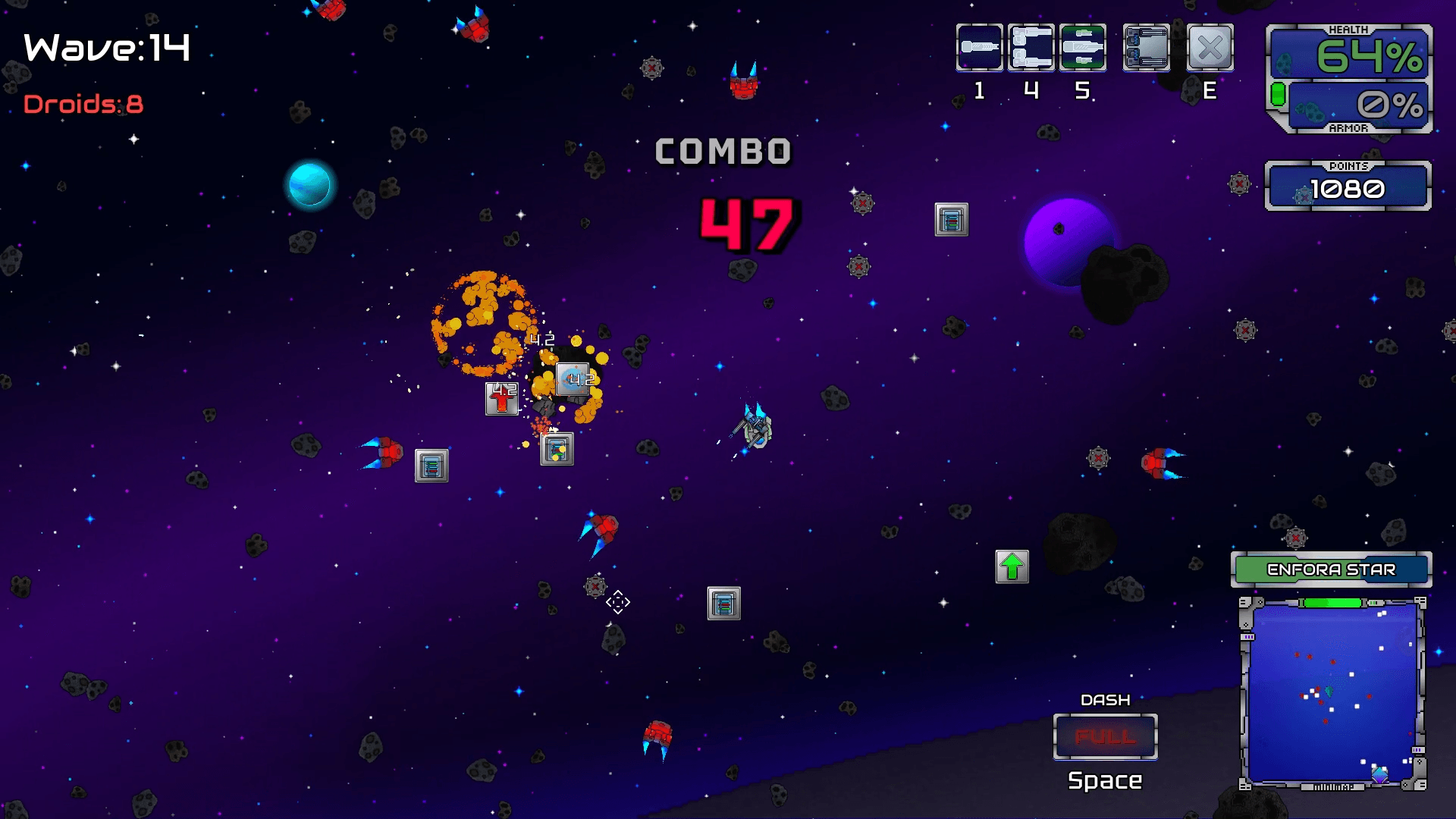Select the single-barrel weapon slot

(979, 48)
